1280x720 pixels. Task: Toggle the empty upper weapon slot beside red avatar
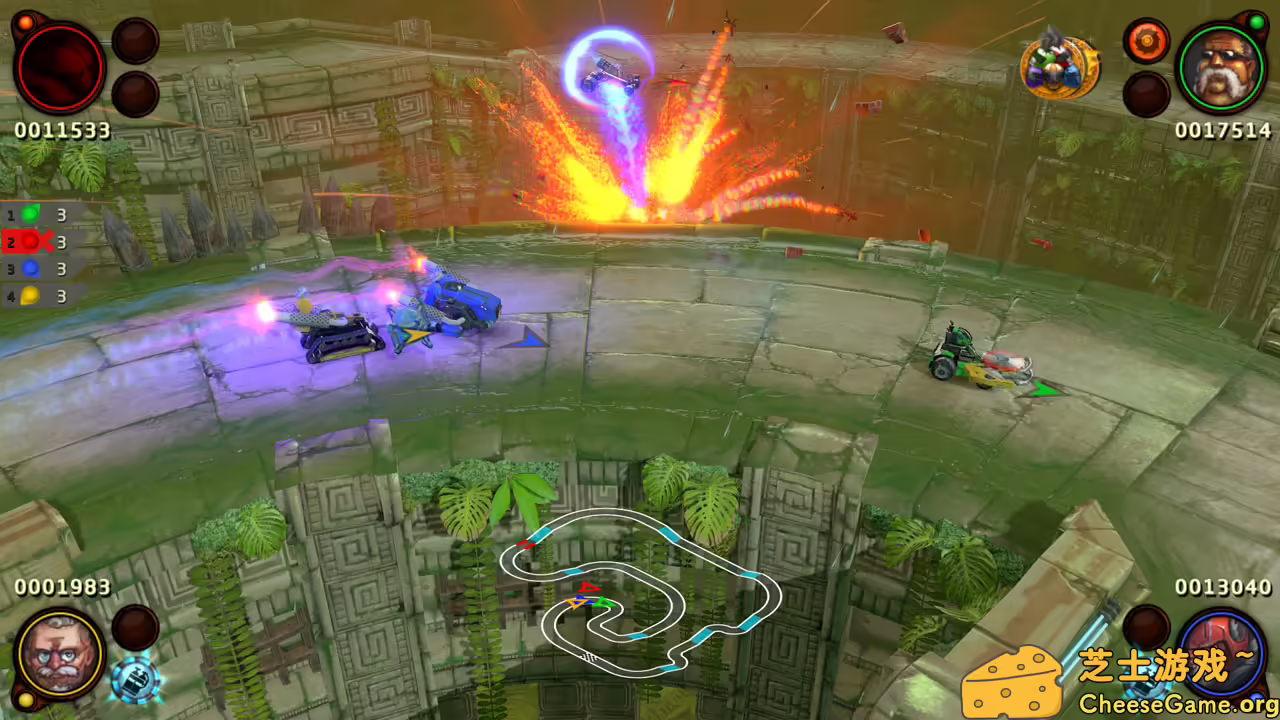[135, 40]
